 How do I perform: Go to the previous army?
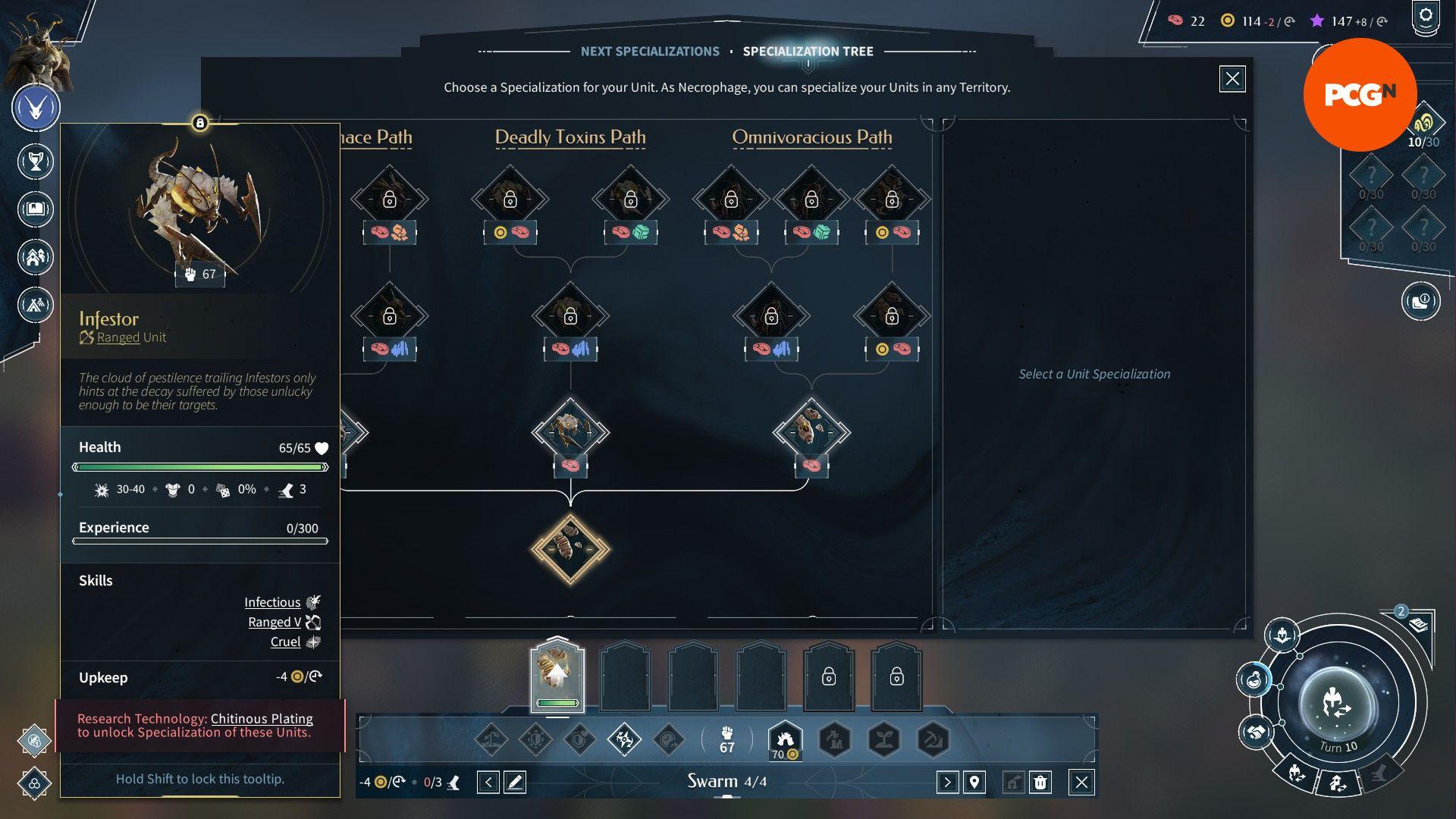[488, 782]
